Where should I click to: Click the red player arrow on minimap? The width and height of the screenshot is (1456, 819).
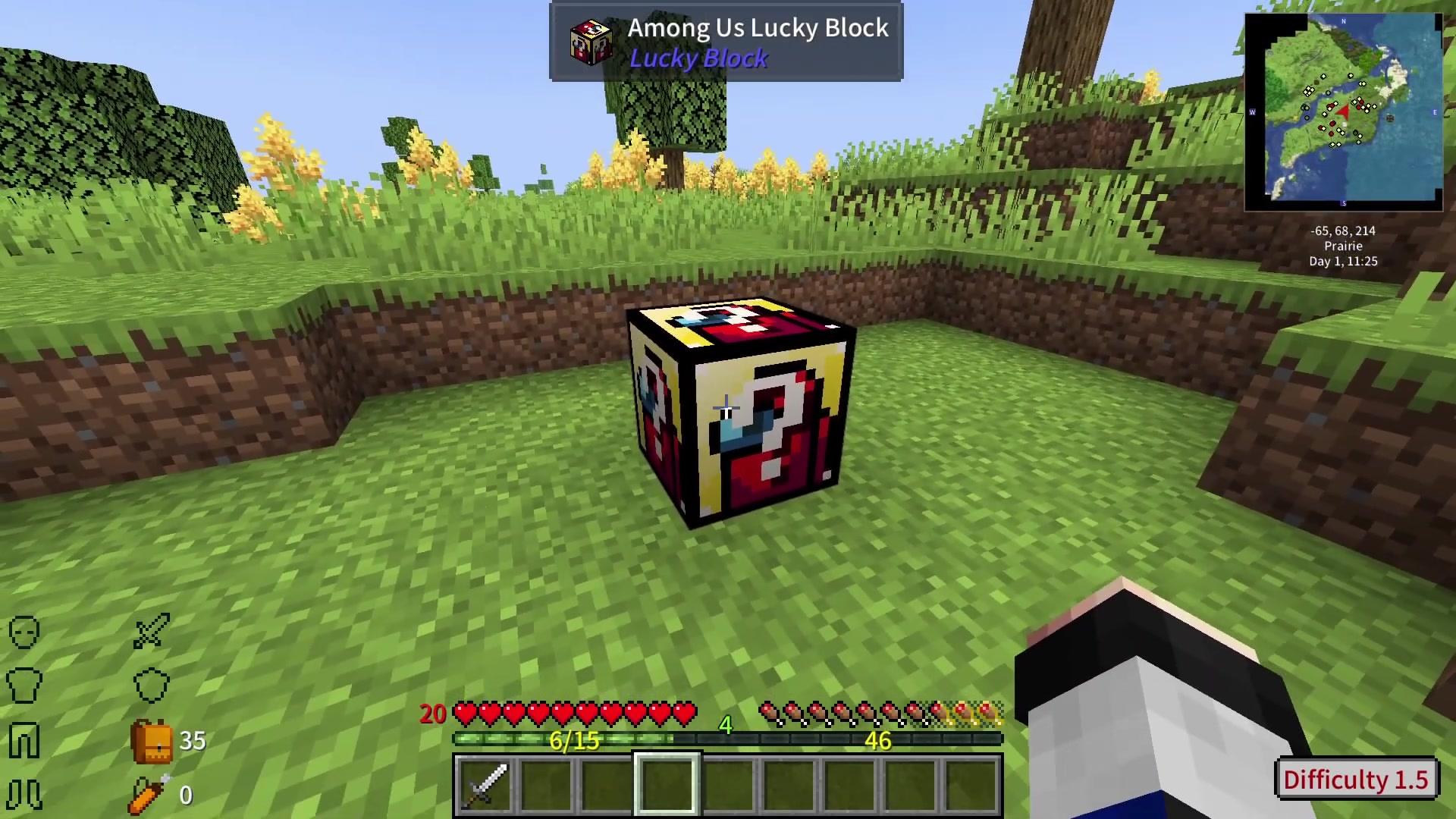(x=1343, y=112)
